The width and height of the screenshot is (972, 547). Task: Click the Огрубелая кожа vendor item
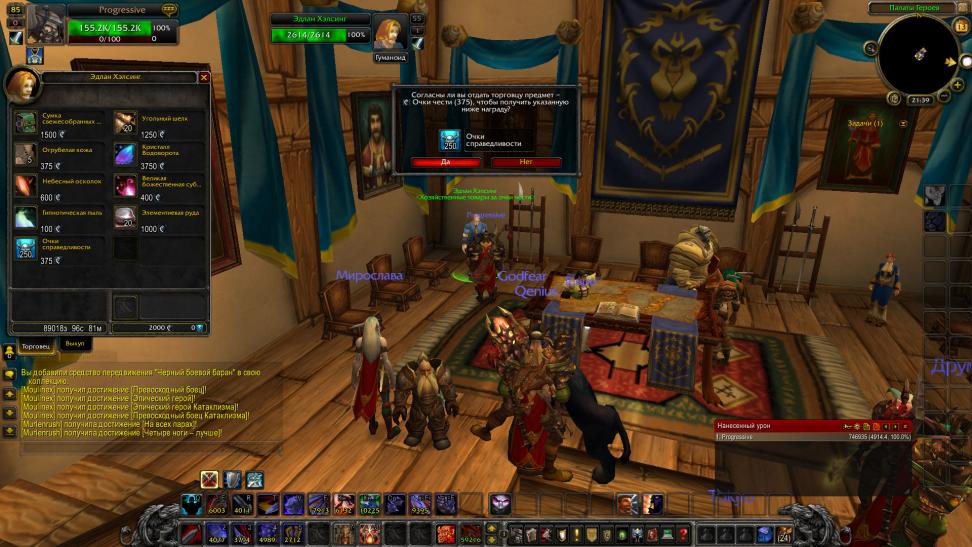pyautogui.click(x=26, y=155)
